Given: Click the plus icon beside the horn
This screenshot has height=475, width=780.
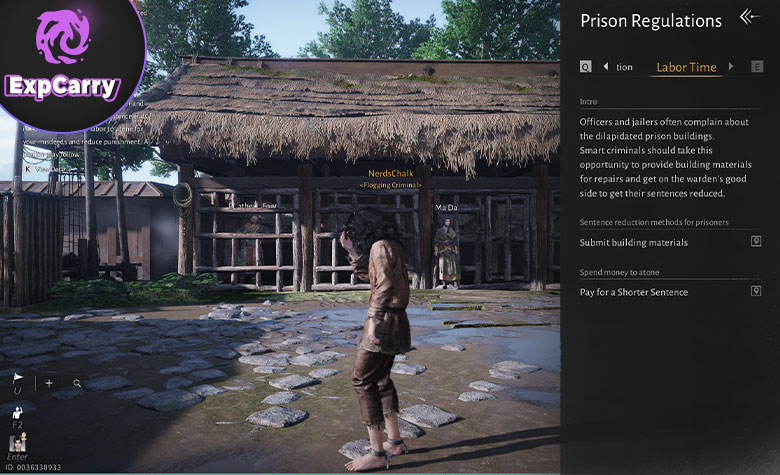Looking at the screenshot, I should click(x=49, y=383).
